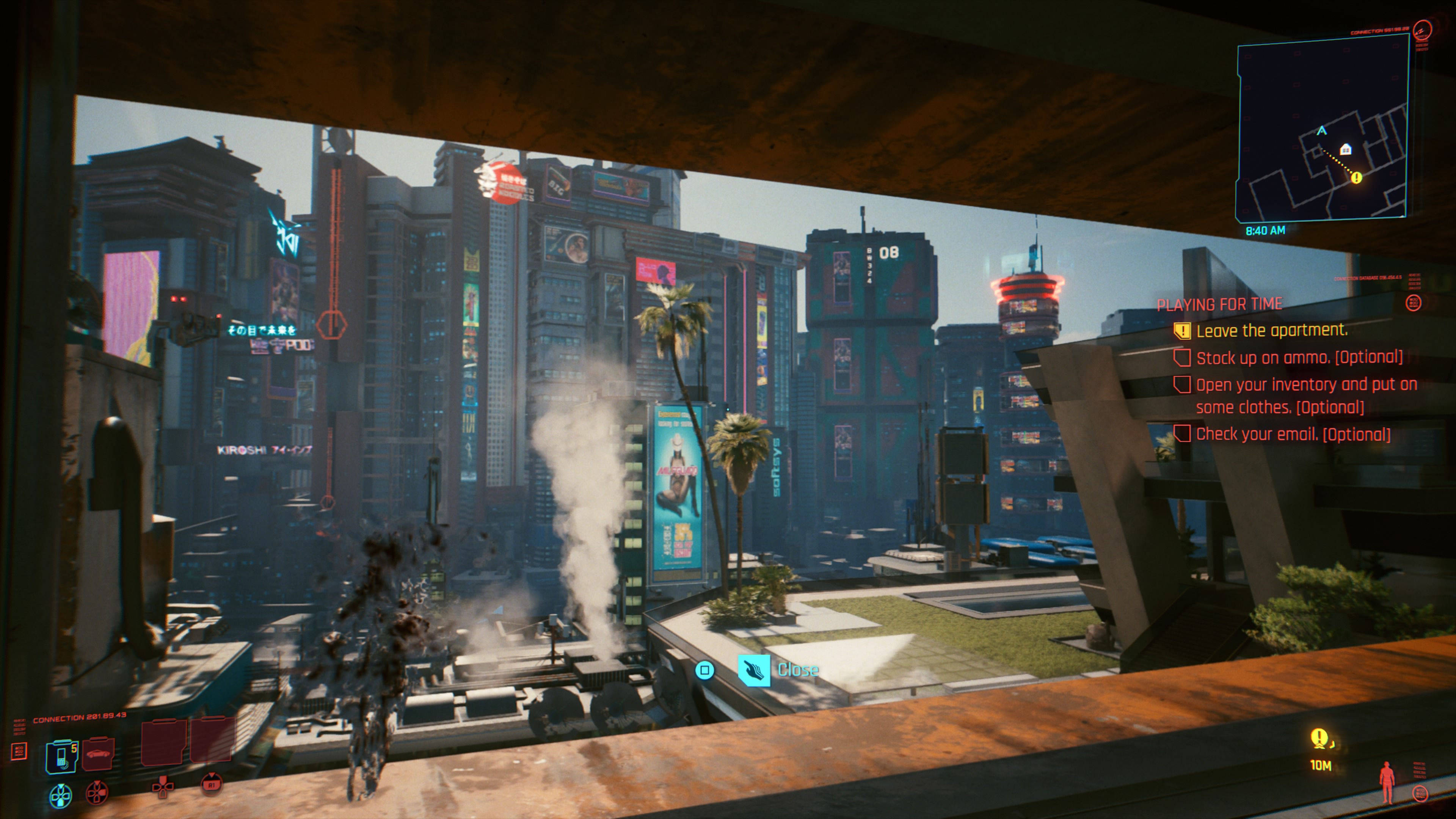
Task: Pick the "Check your email" optional objective
Action: coord(1293,434)
